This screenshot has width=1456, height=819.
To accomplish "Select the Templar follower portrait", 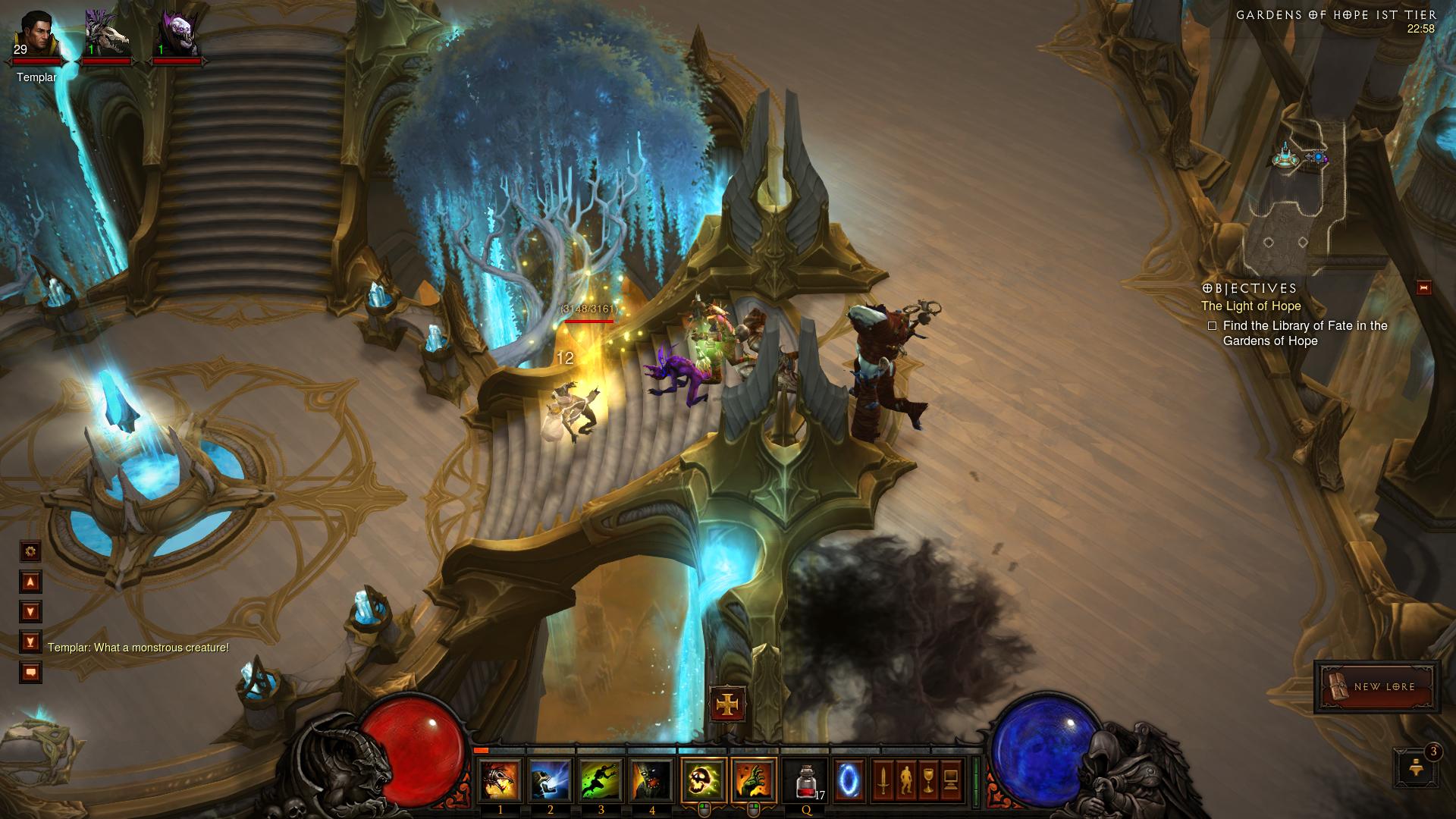I will pos(36,35).
